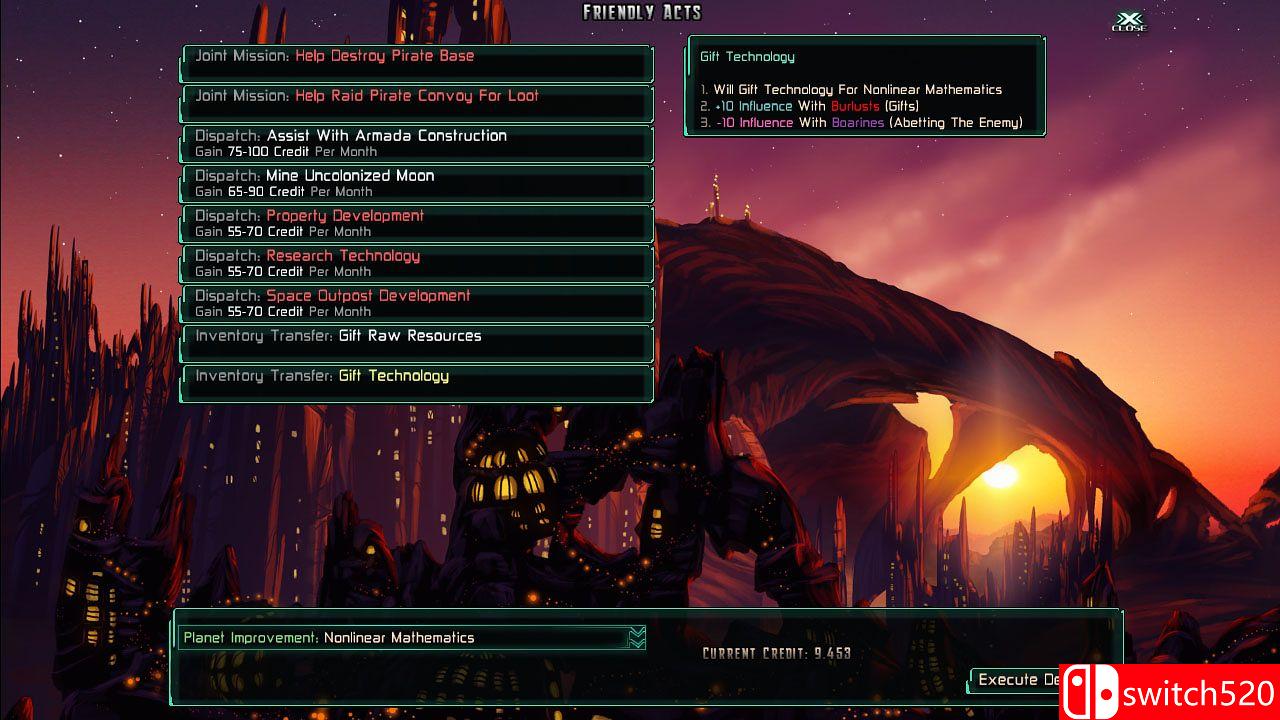
Task: Open the Planet Improvement technology dropdown
Action: [x=636, y=638]
